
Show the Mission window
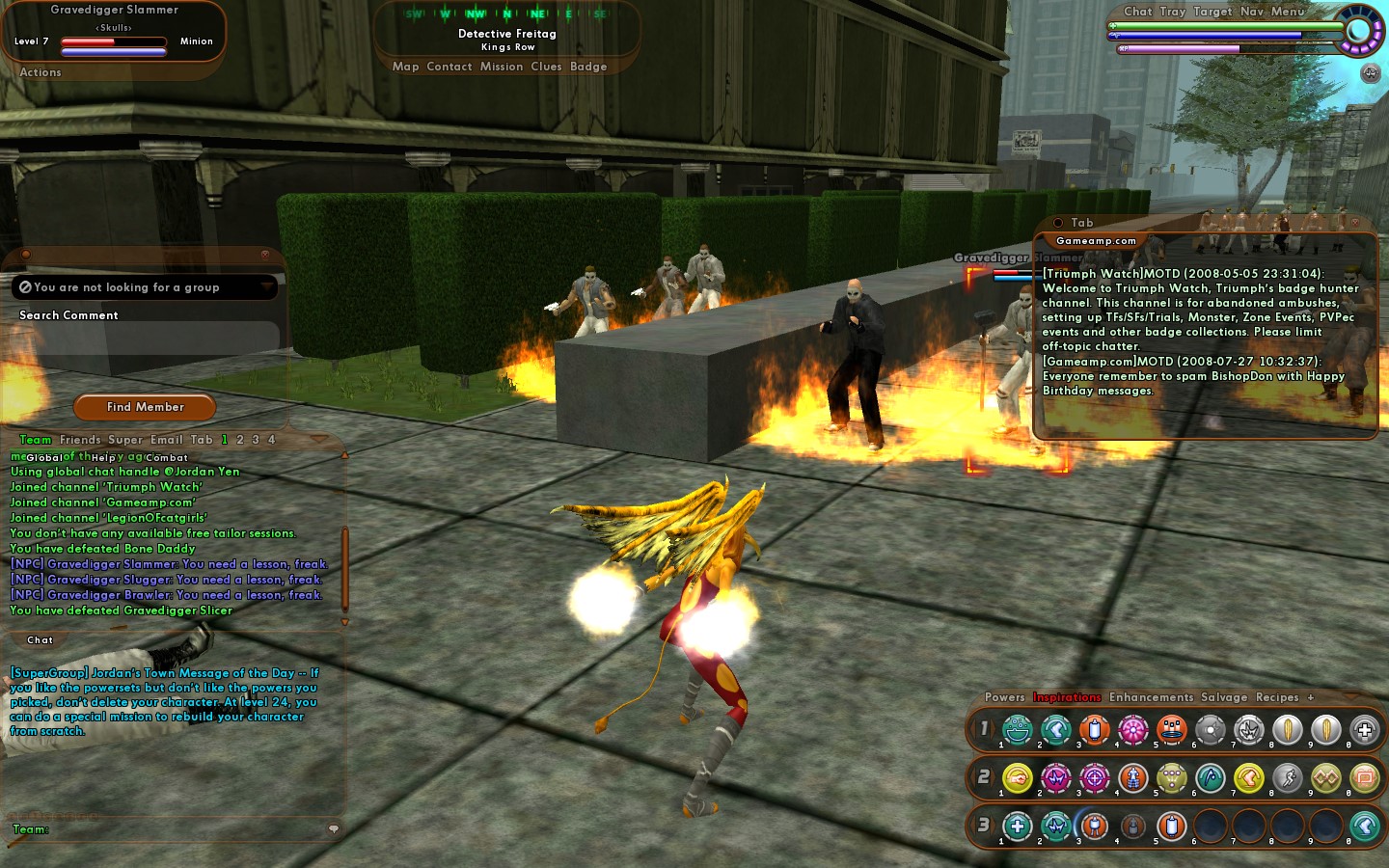coord(502,67)
